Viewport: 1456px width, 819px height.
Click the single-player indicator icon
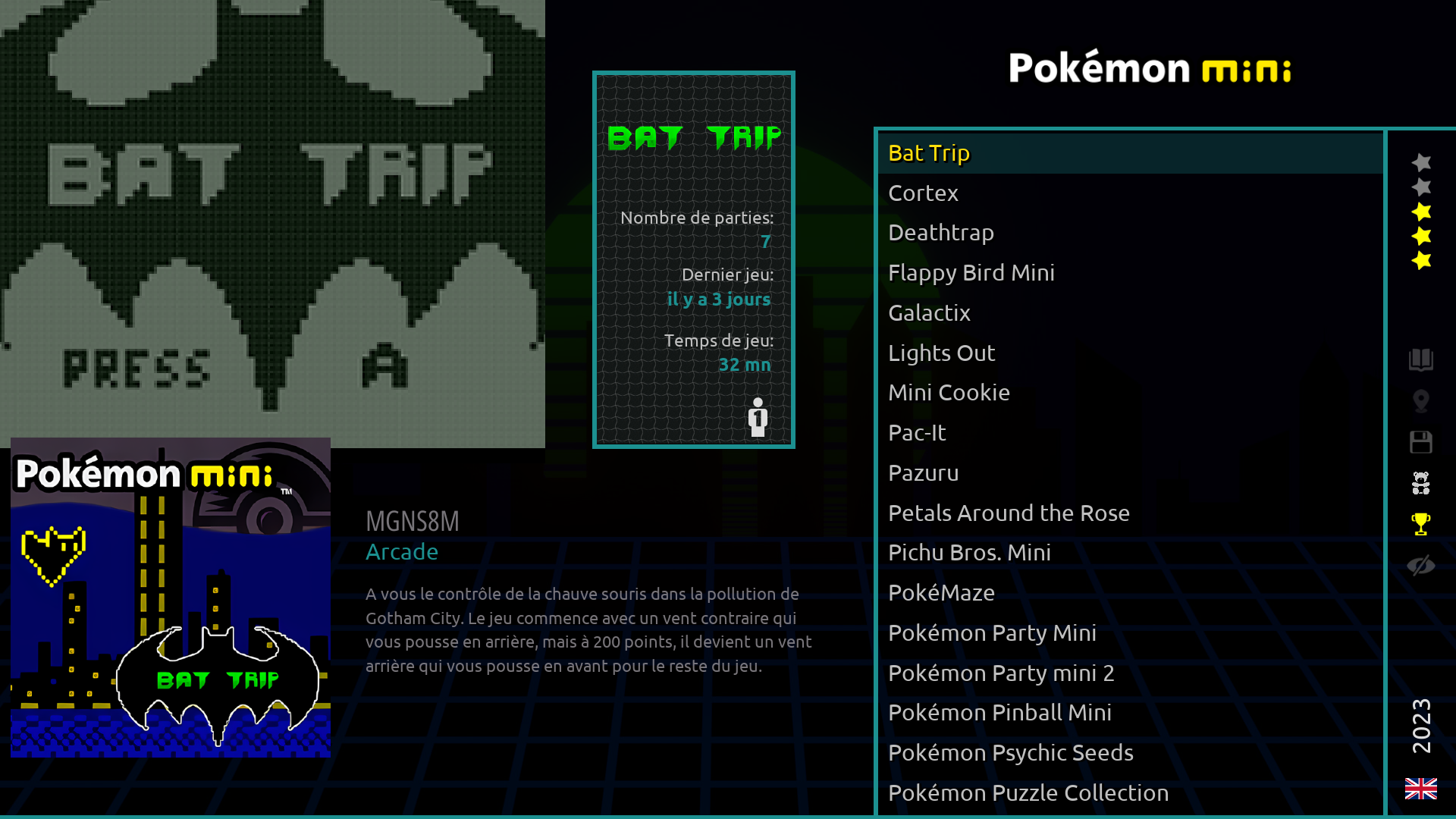click(x=758, y=417)
